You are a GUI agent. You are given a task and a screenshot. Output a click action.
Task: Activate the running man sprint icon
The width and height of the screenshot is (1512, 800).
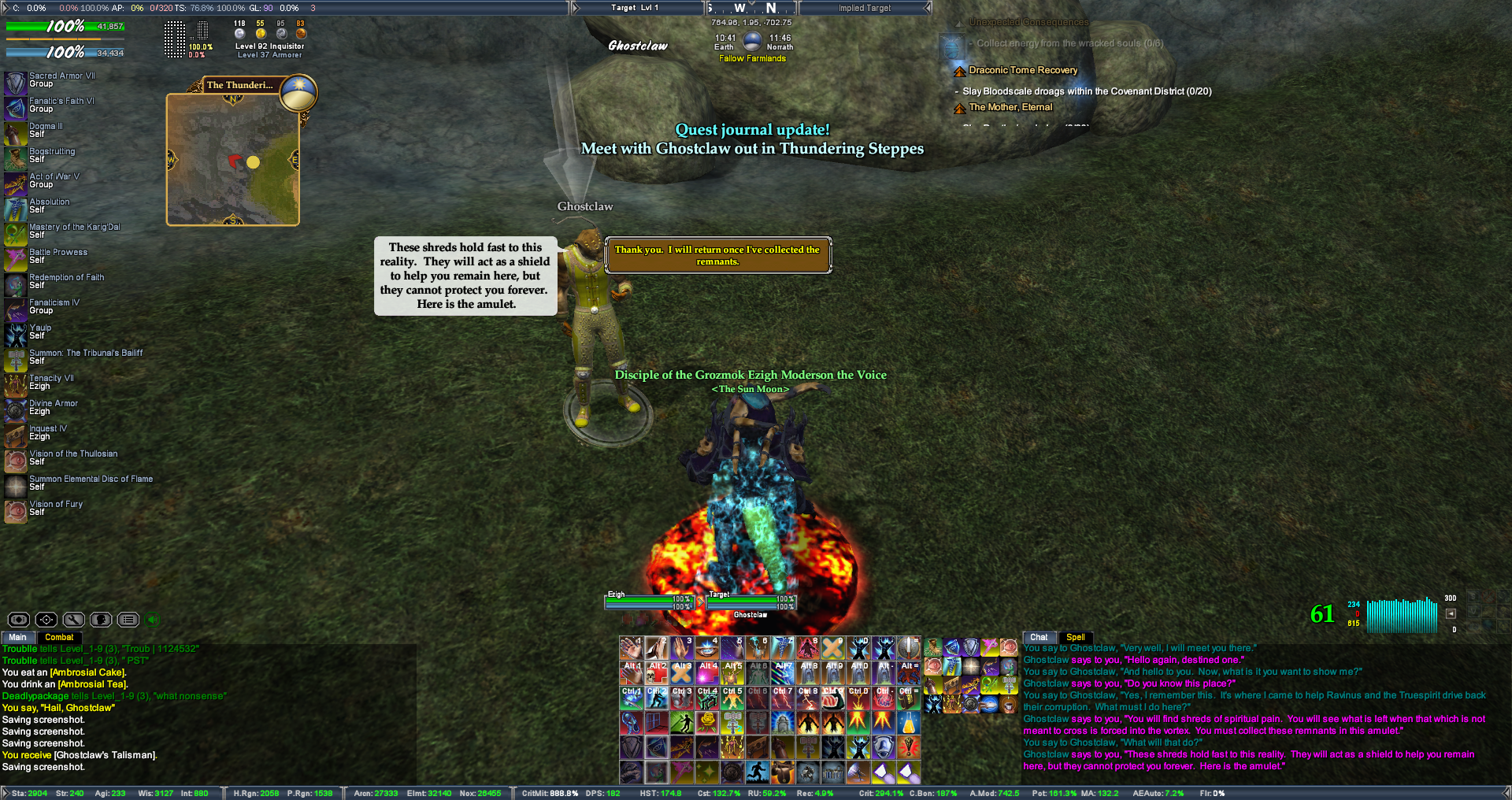[x=758, y=772]
